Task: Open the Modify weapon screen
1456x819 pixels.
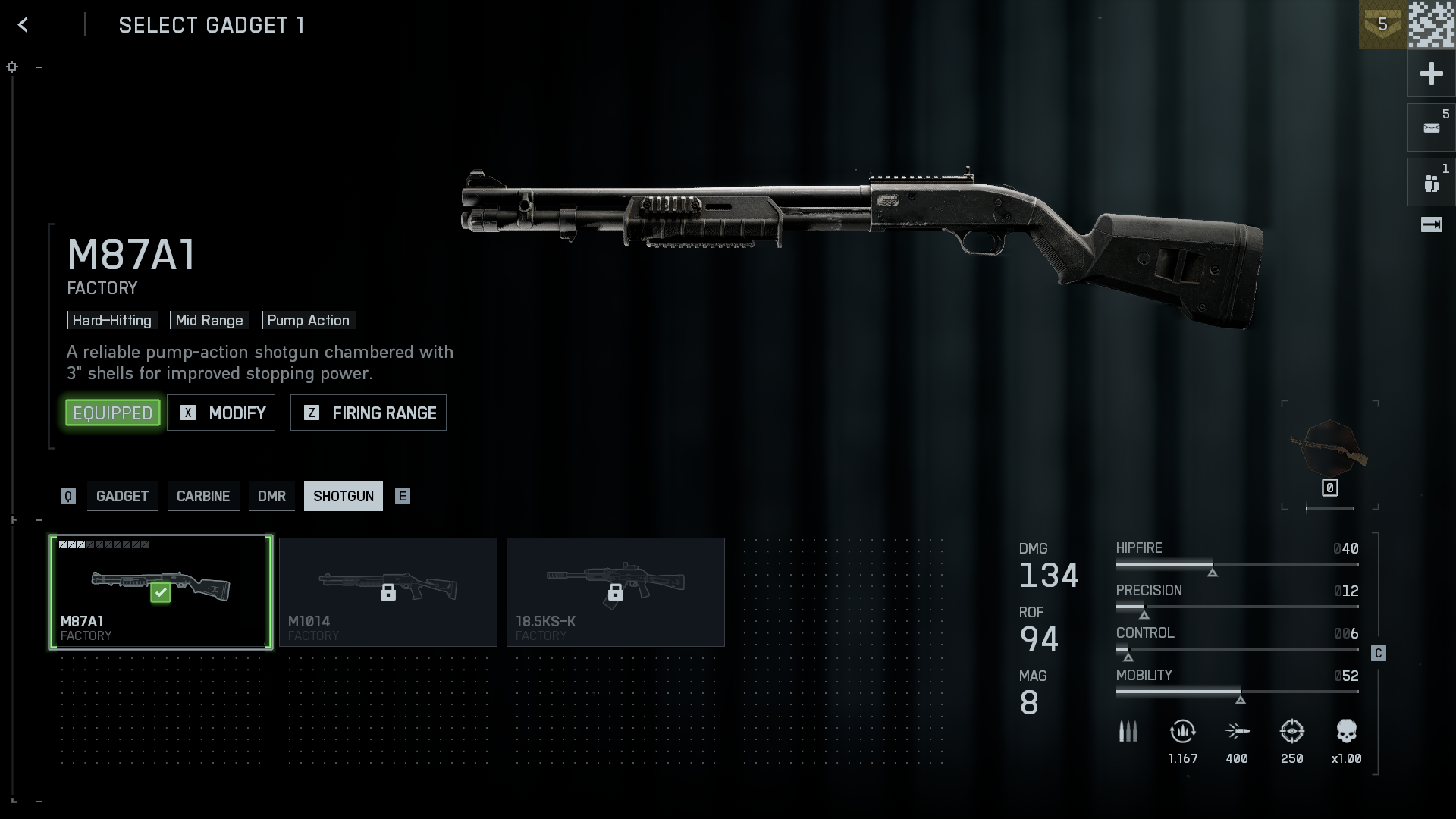Action: pos(221,413)
